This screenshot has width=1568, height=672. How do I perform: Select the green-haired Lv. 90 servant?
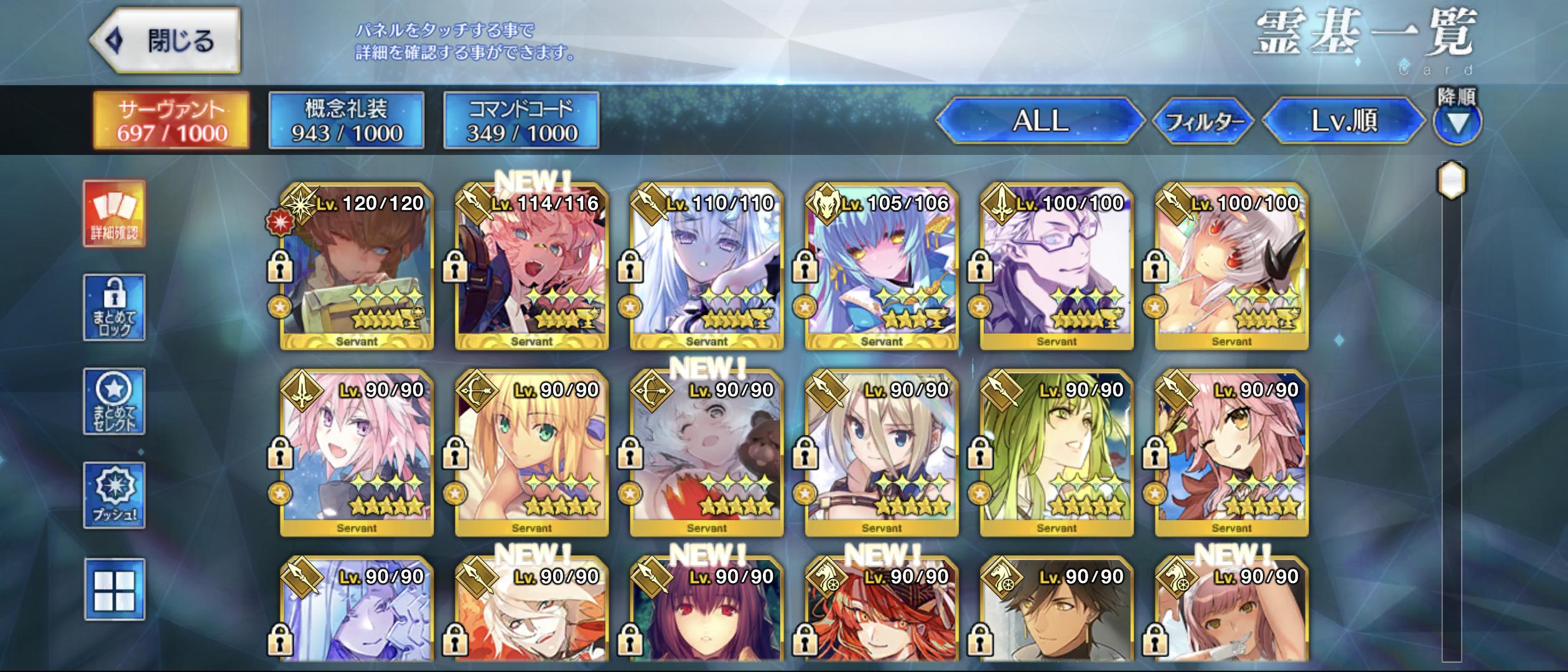click(x=1057, y=453)
